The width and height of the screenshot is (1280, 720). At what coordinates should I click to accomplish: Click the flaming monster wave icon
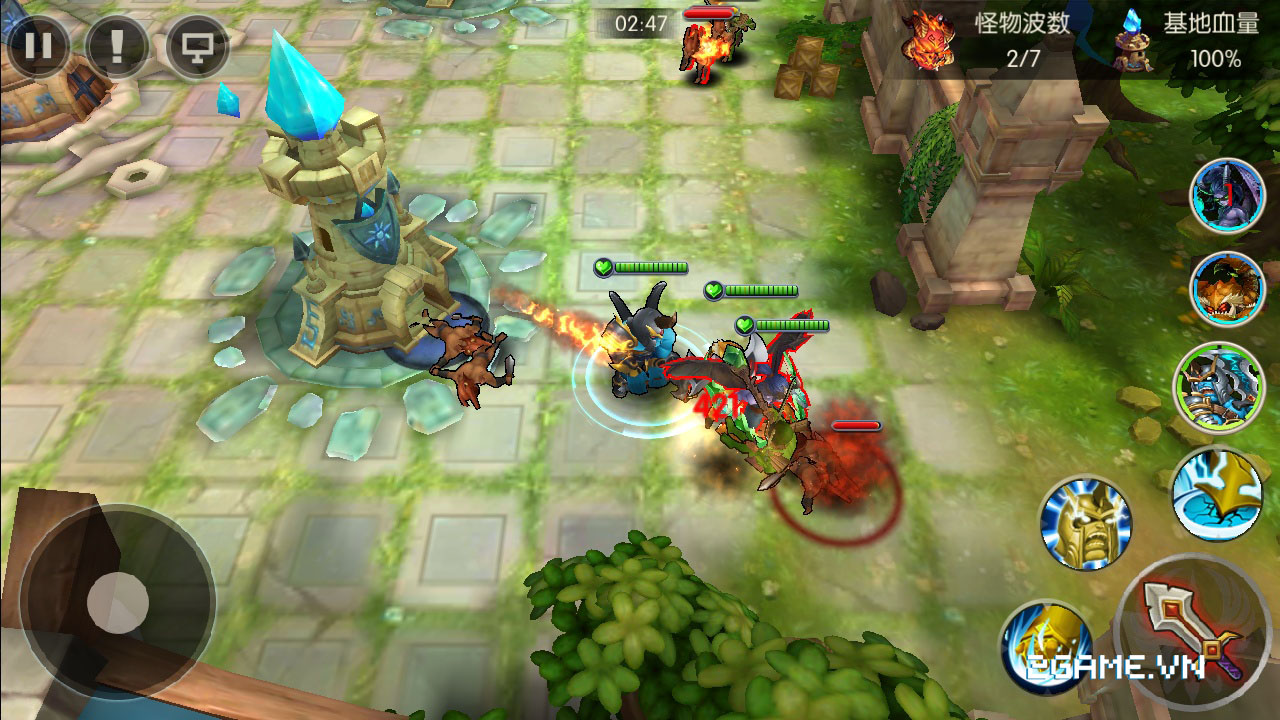(926, 40)
